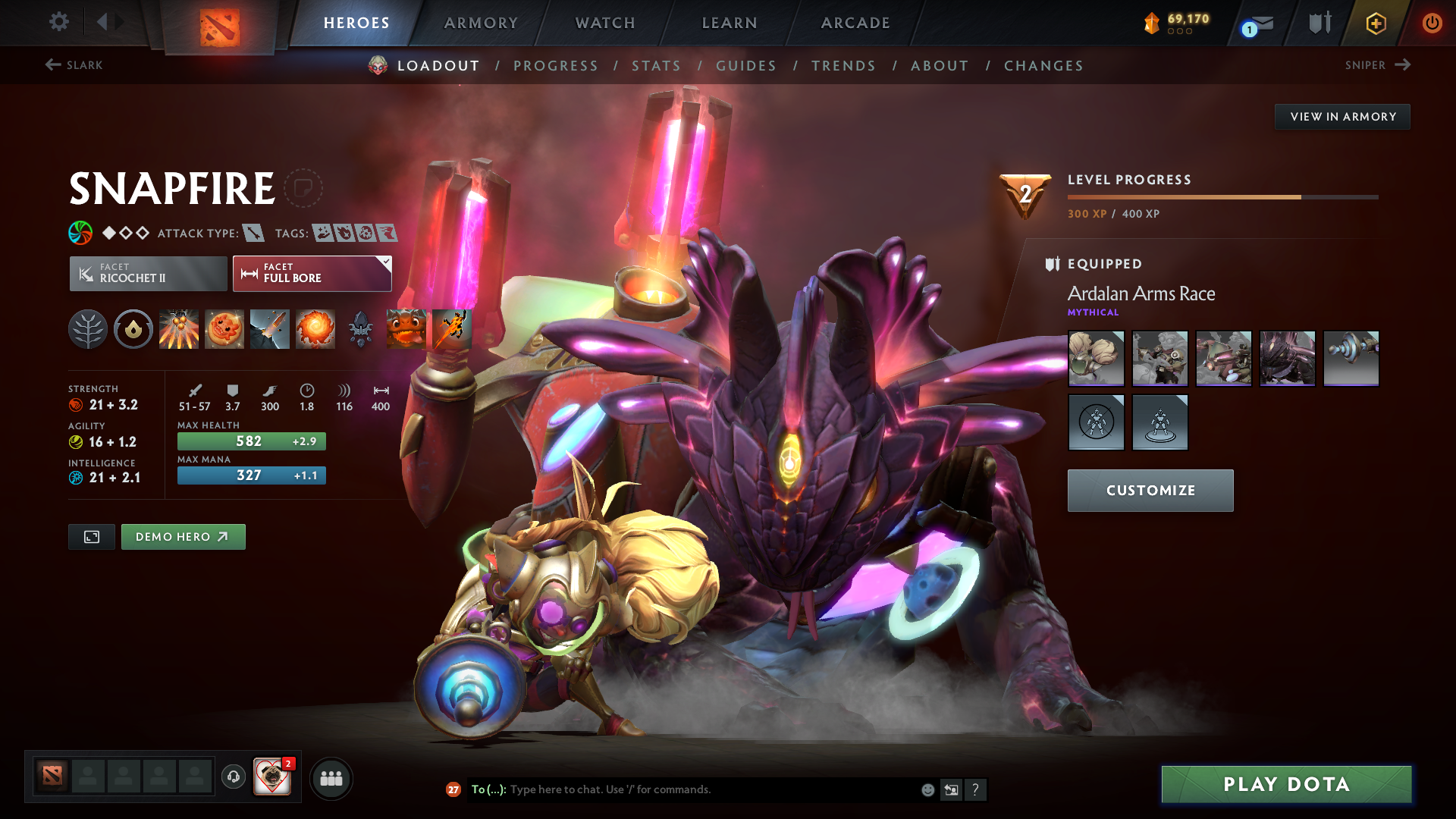Click the ranged attack type icon
Image resolution: width=1456 pixels, height=819 pixels.
point(253,233)
